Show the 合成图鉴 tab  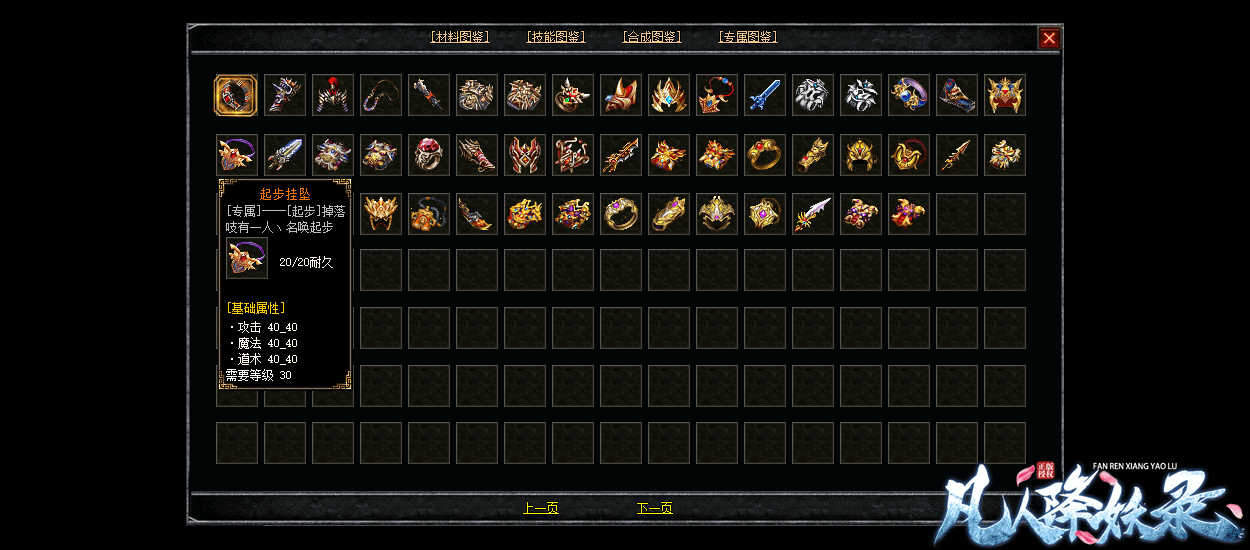[651, 37]
